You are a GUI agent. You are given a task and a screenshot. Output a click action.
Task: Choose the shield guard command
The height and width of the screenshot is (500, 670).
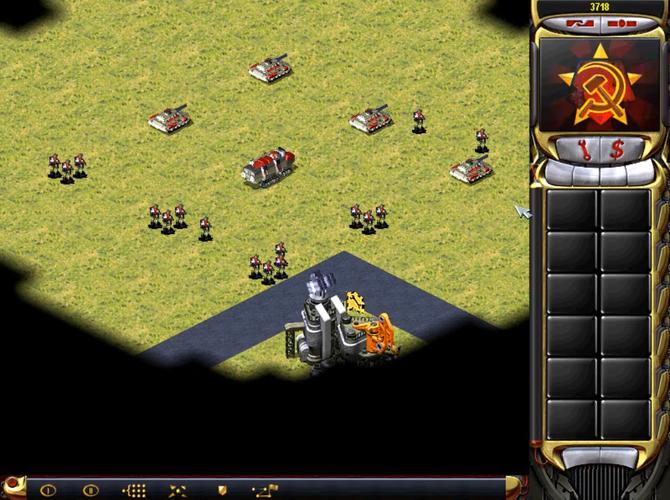click(222, 490)
